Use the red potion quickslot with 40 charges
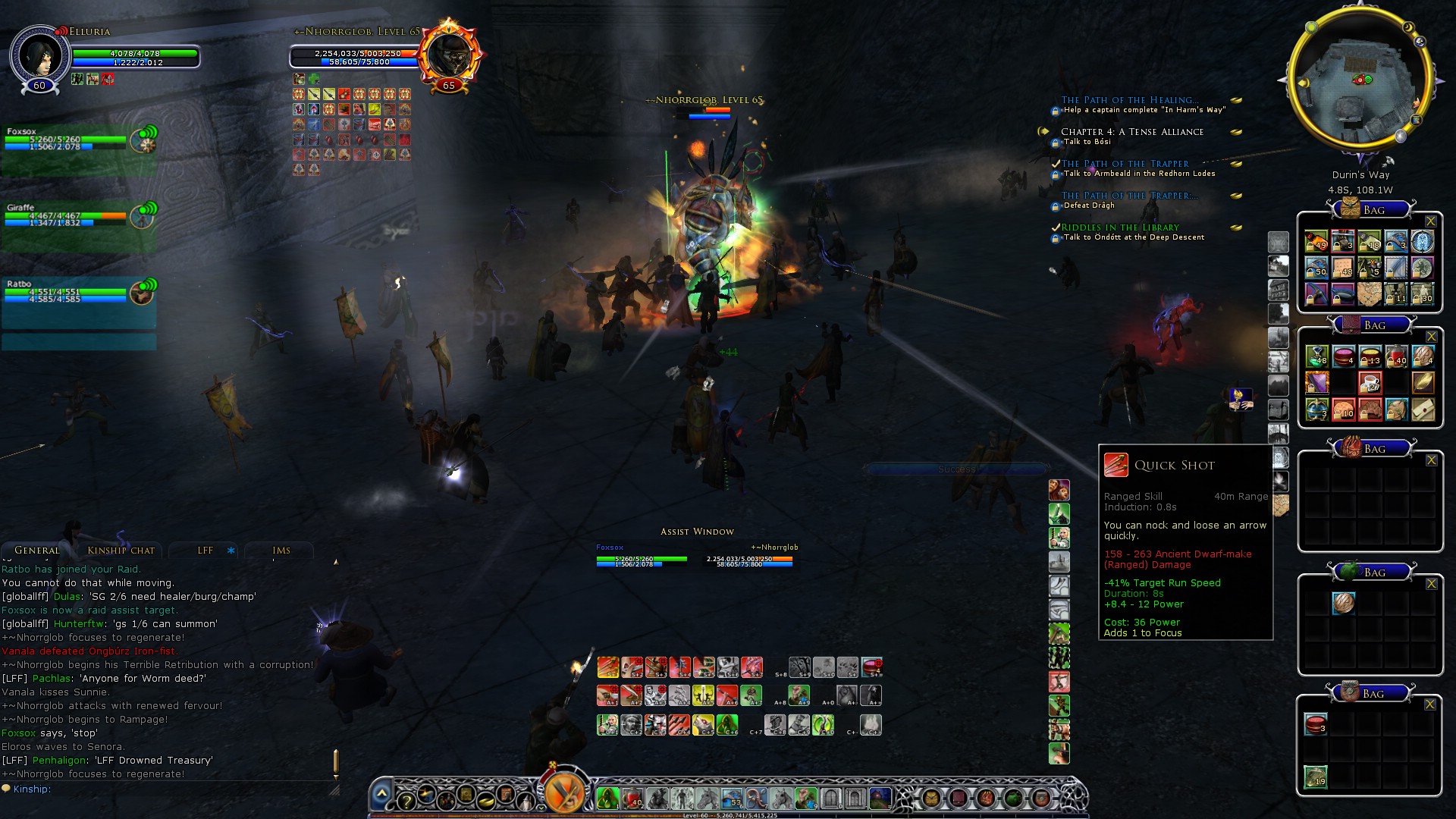Image resolution: width=1456 pixels, height=819 pixels. point(632,798)
